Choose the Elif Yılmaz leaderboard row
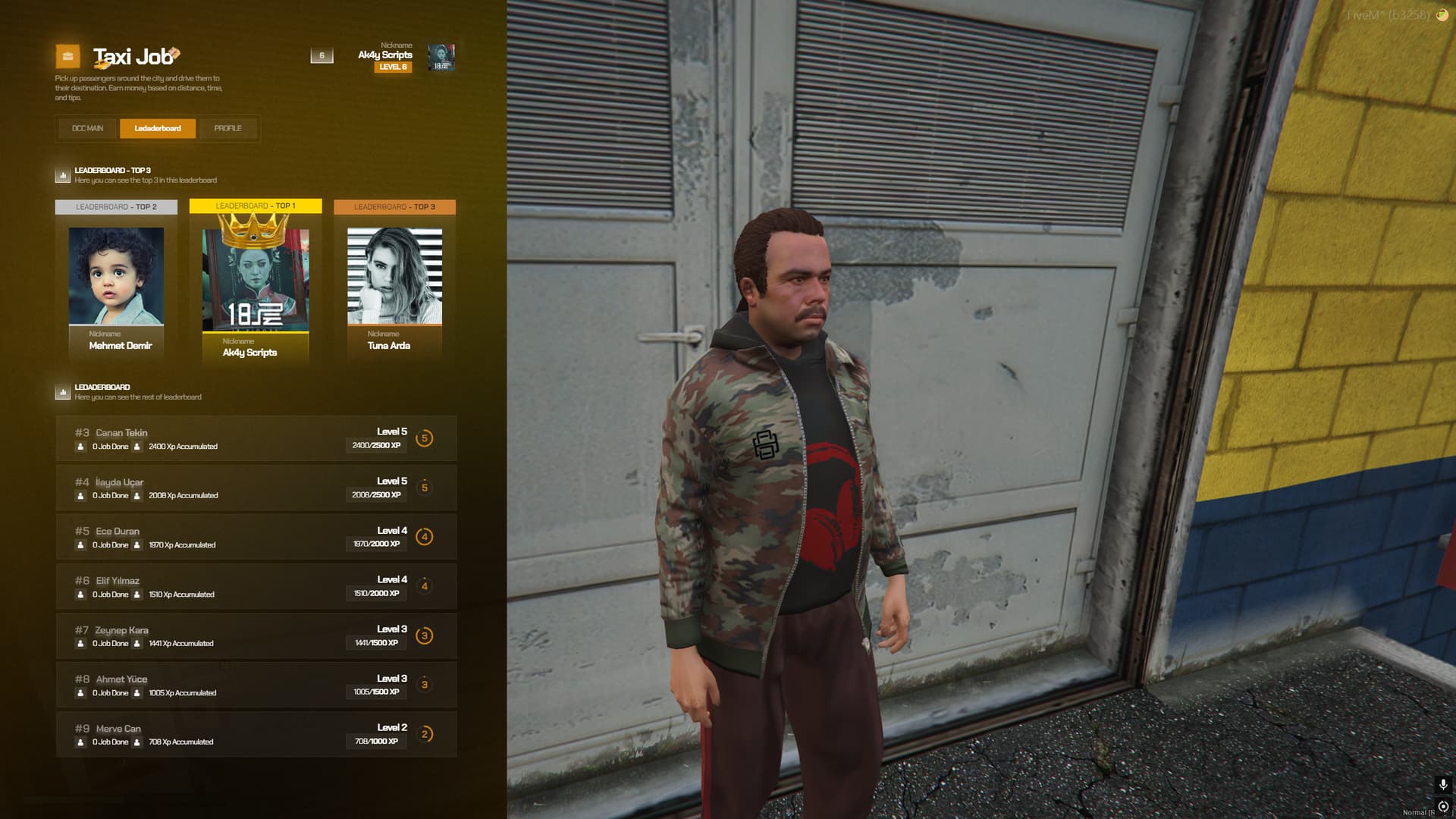1456x819 pixels. click(256, 586)
